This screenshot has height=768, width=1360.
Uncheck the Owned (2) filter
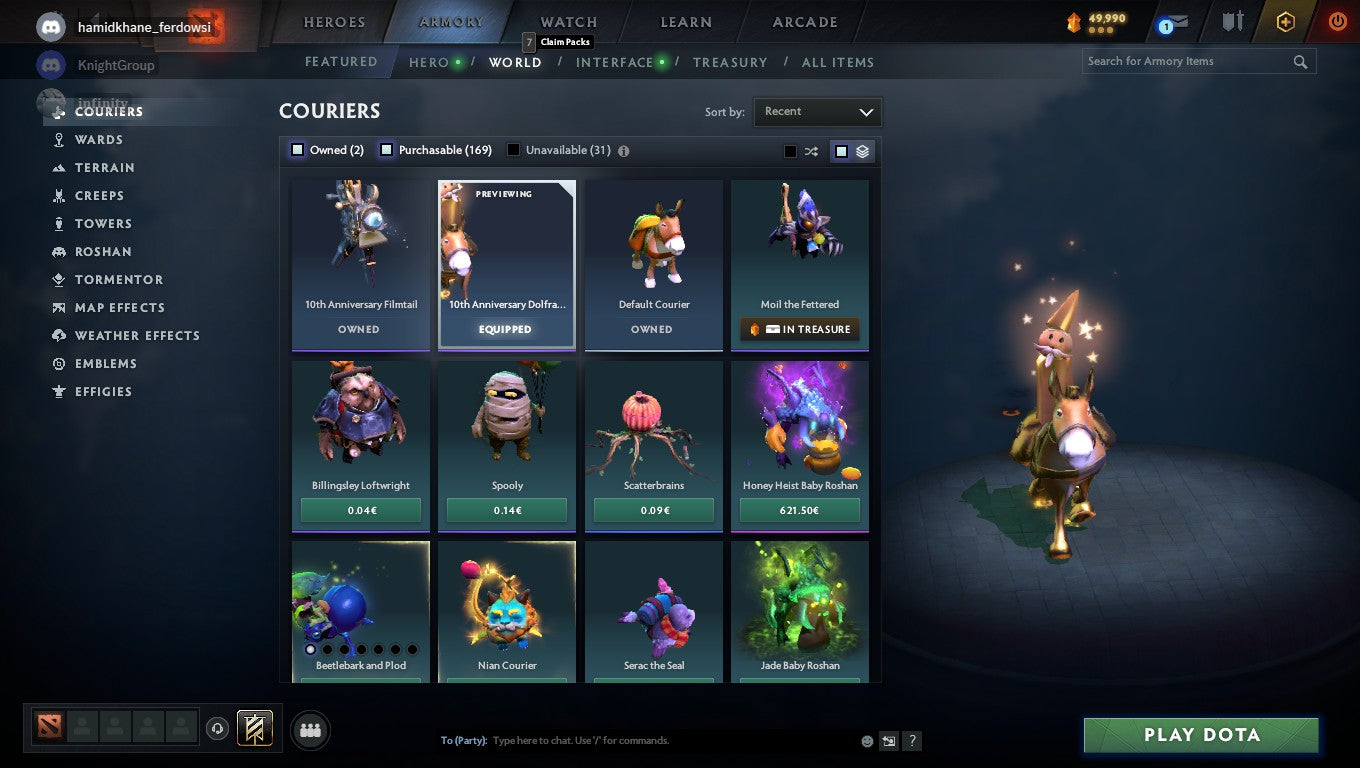pyautogui.click(x=297, y=149)
